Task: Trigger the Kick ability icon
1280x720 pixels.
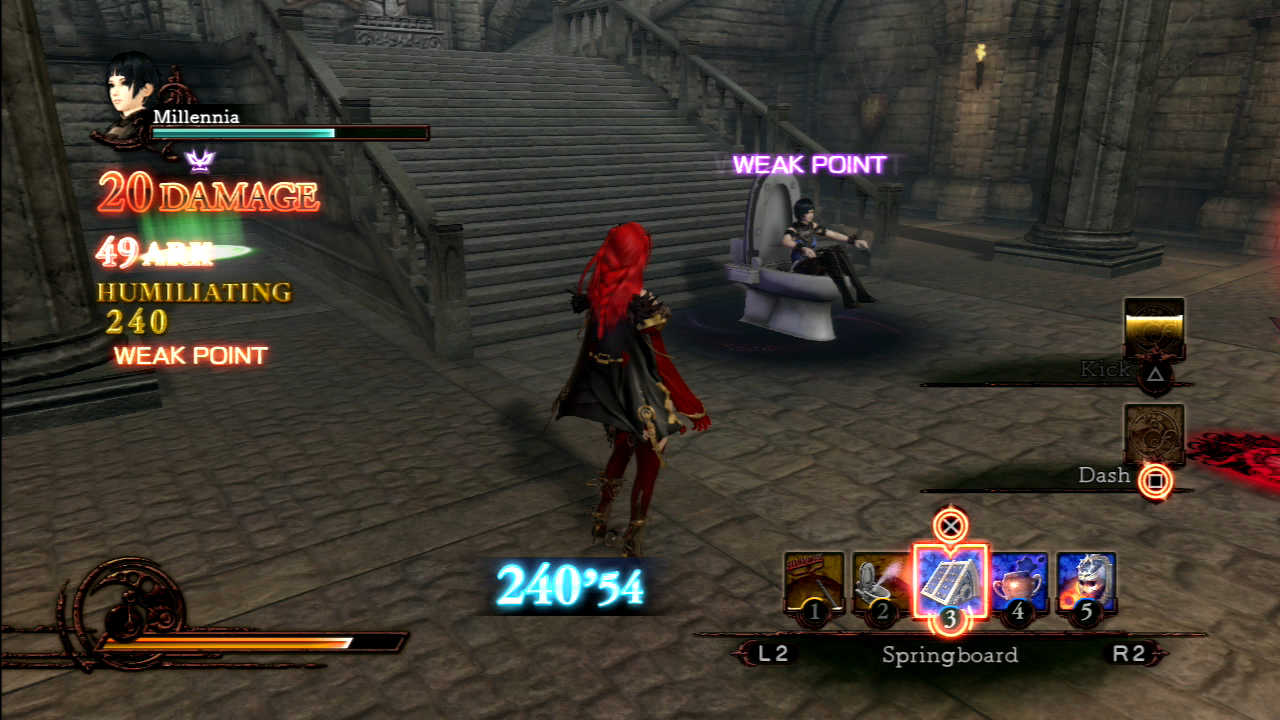Action: [1154, 328]
